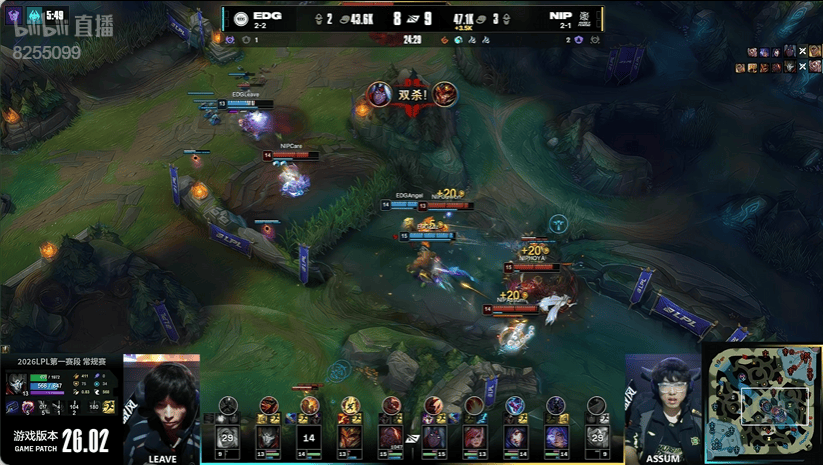Screen dimensions: 823x465
Task: Click the bilibili live logo watermark
Action: pos(62,27)
